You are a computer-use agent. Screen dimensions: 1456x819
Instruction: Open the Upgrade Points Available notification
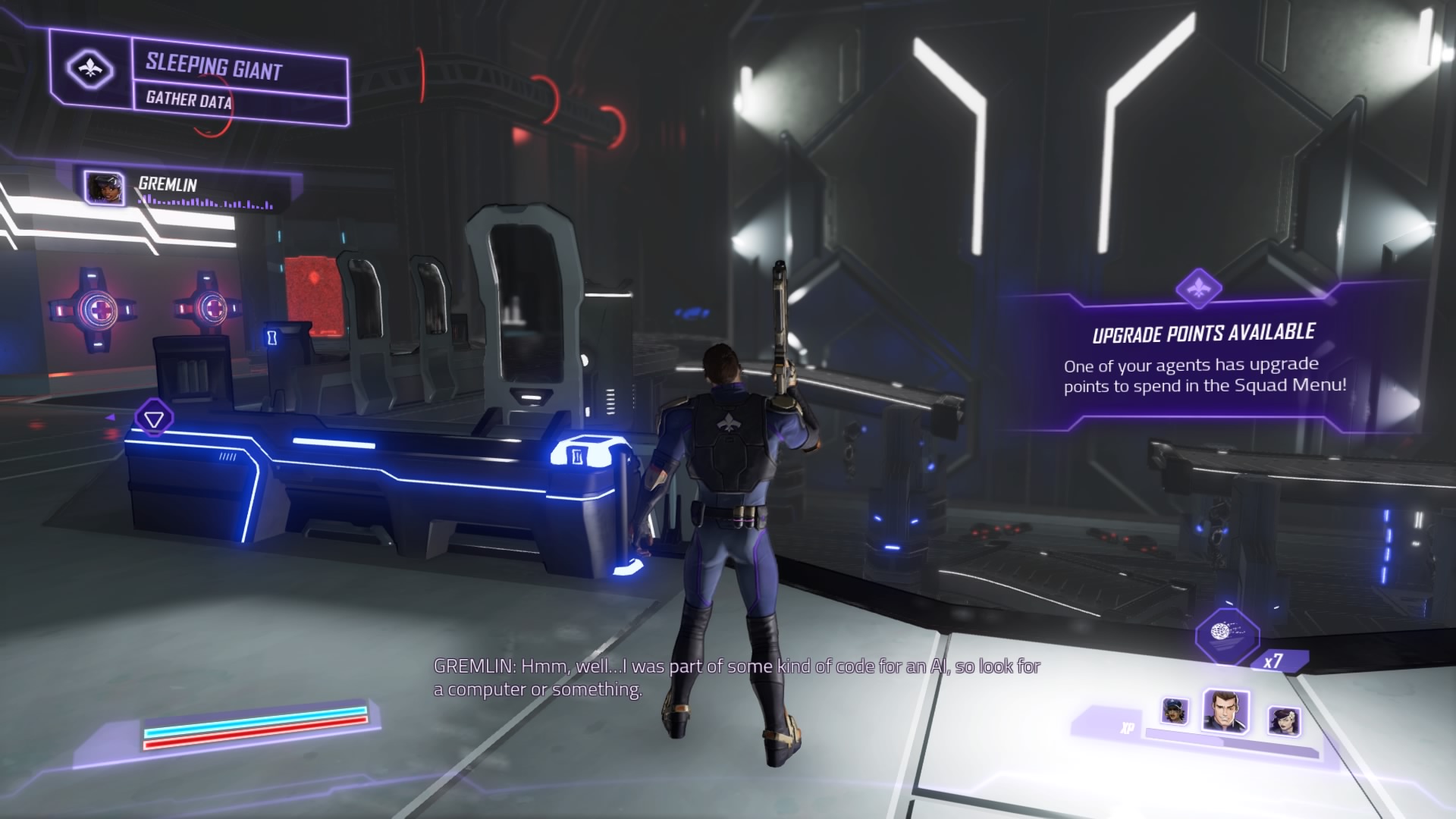coord(1204,357)
